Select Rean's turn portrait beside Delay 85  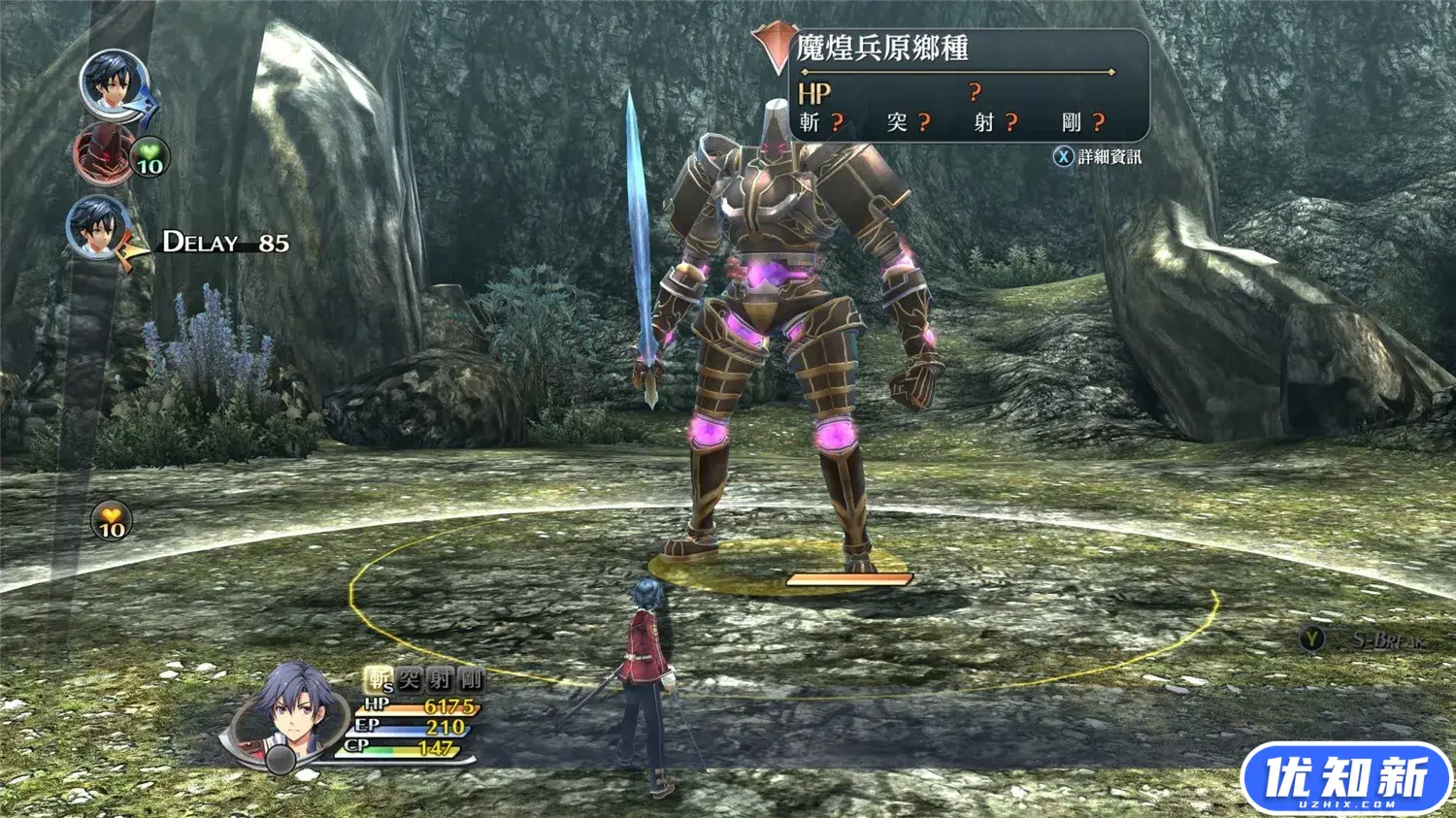(98, 228)
